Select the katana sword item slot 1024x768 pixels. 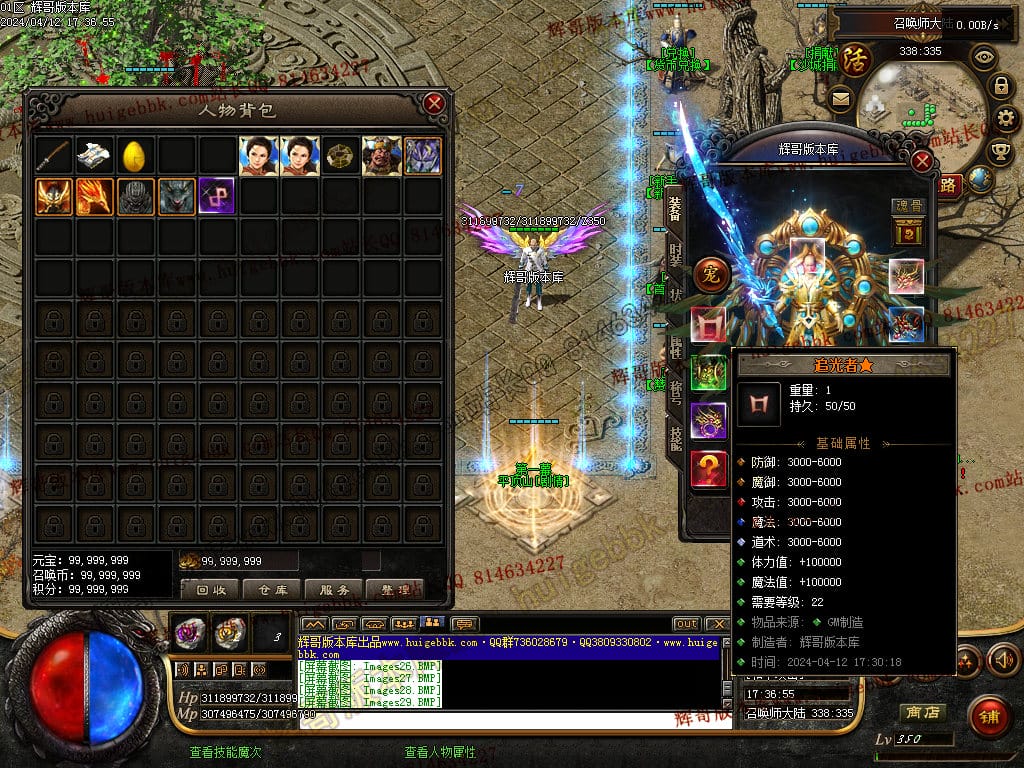click(x=53, y=155)
